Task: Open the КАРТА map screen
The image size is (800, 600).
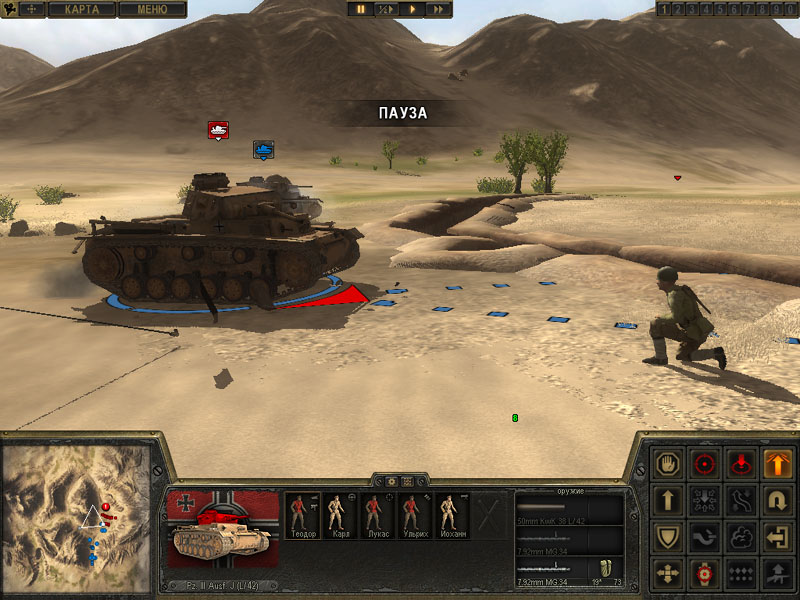Action: [82, 9]
